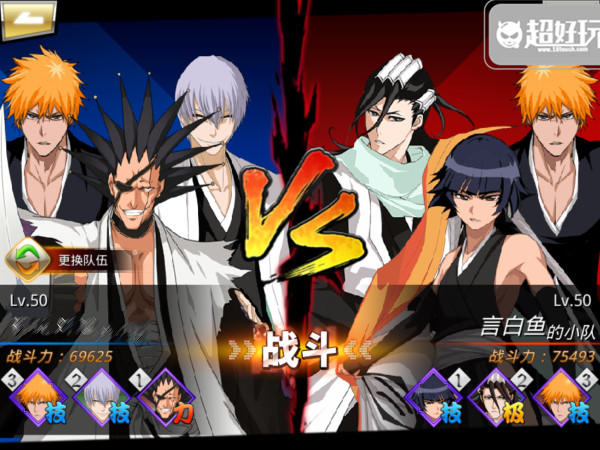
Task: Inspect Ichigo's portrait in the opponent's lineup
Action: [x=562, y=397]
